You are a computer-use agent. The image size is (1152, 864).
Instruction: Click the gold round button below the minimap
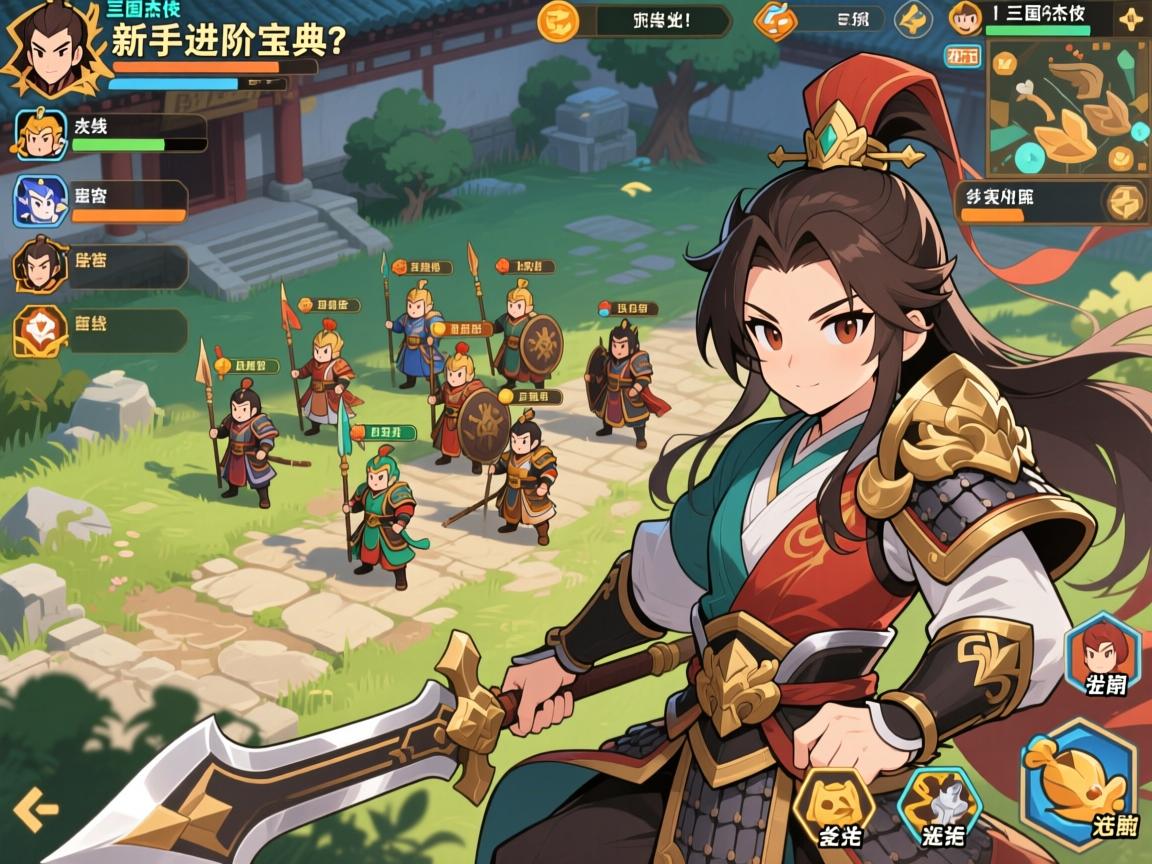coord(1125,201)
